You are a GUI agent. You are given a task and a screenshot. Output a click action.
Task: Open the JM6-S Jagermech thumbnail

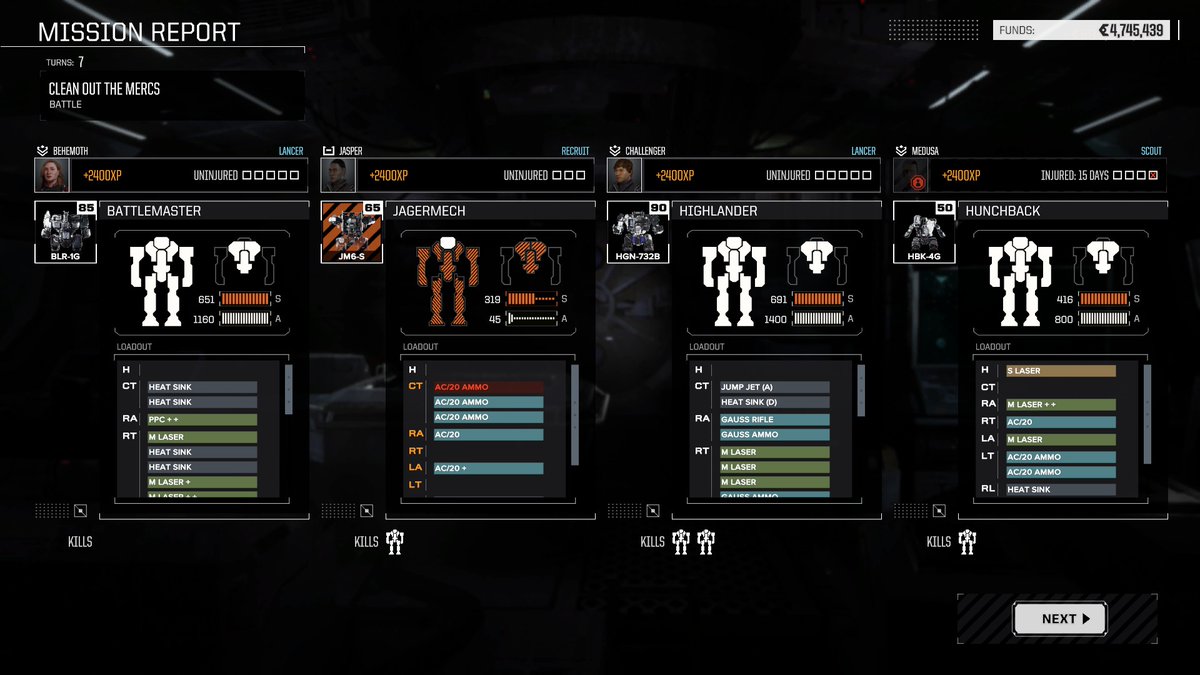click(x=352, y=231)
